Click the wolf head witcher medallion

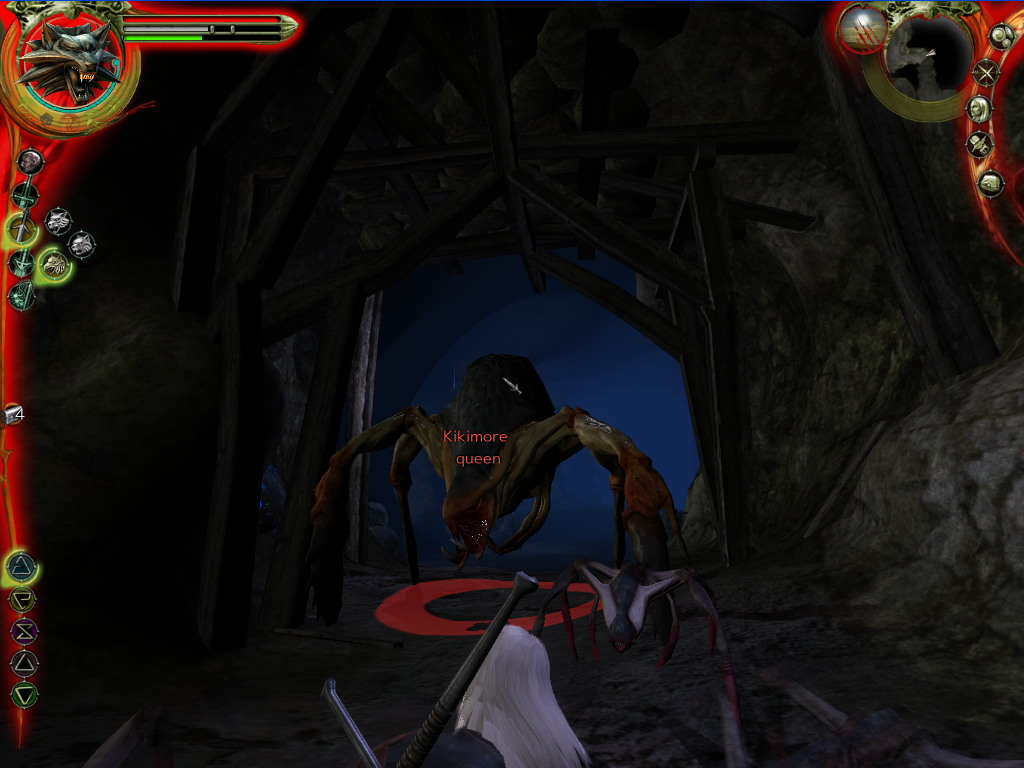point(69,63)
